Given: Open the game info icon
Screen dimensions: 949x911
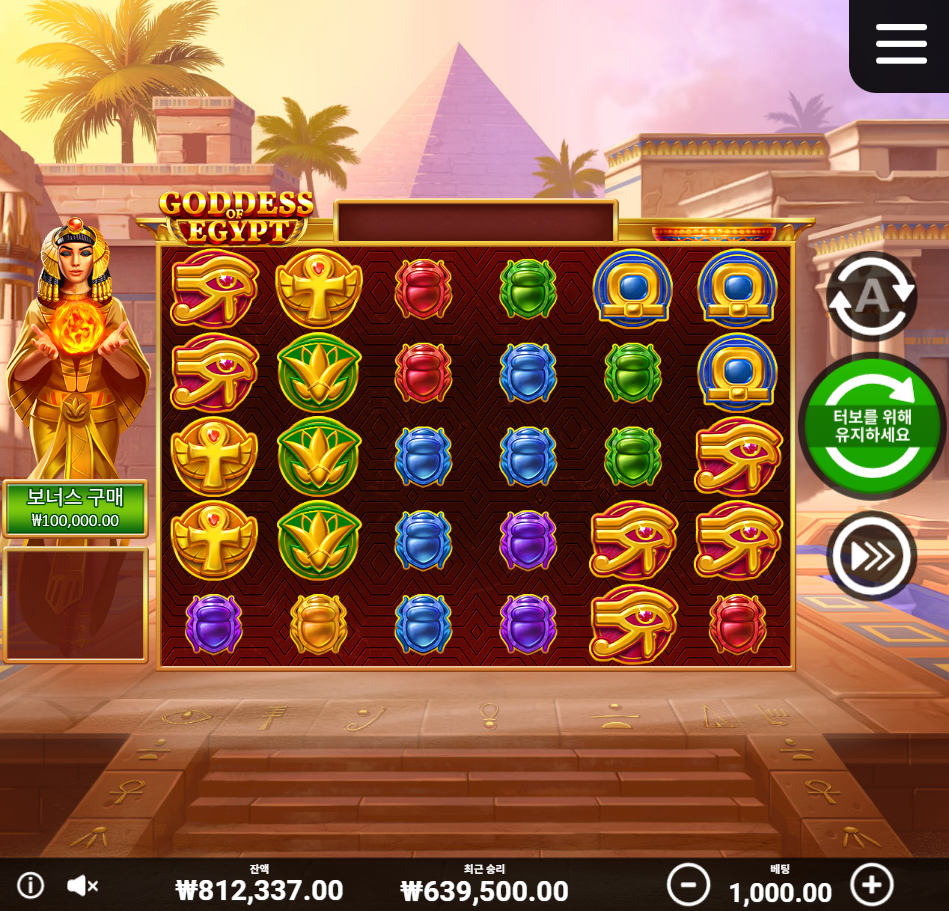Looking at the screenshot, I should click(31, 885).
